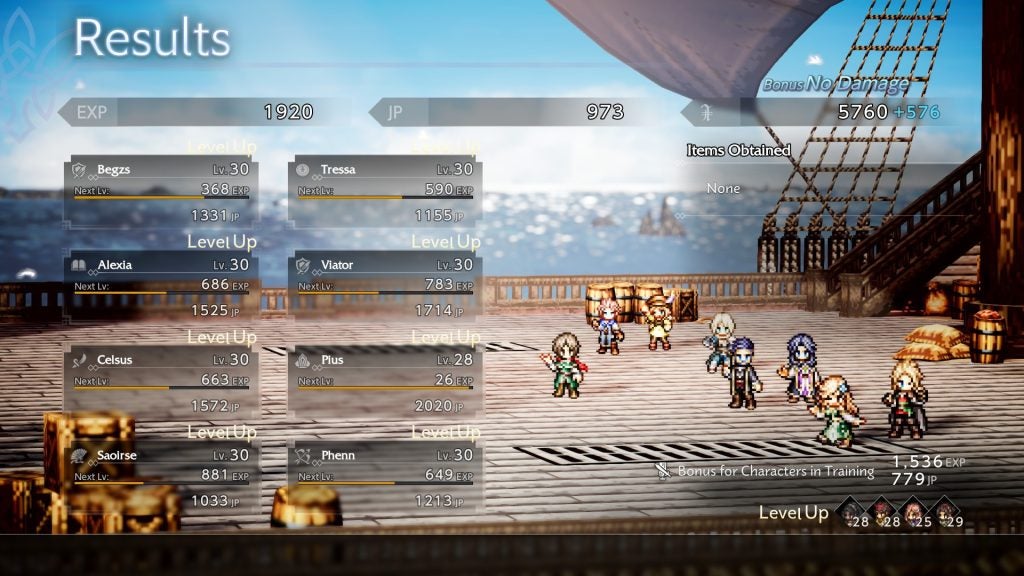Select the Celsus result panel
Screen dimensions: 1024x576
coord(162,381)
